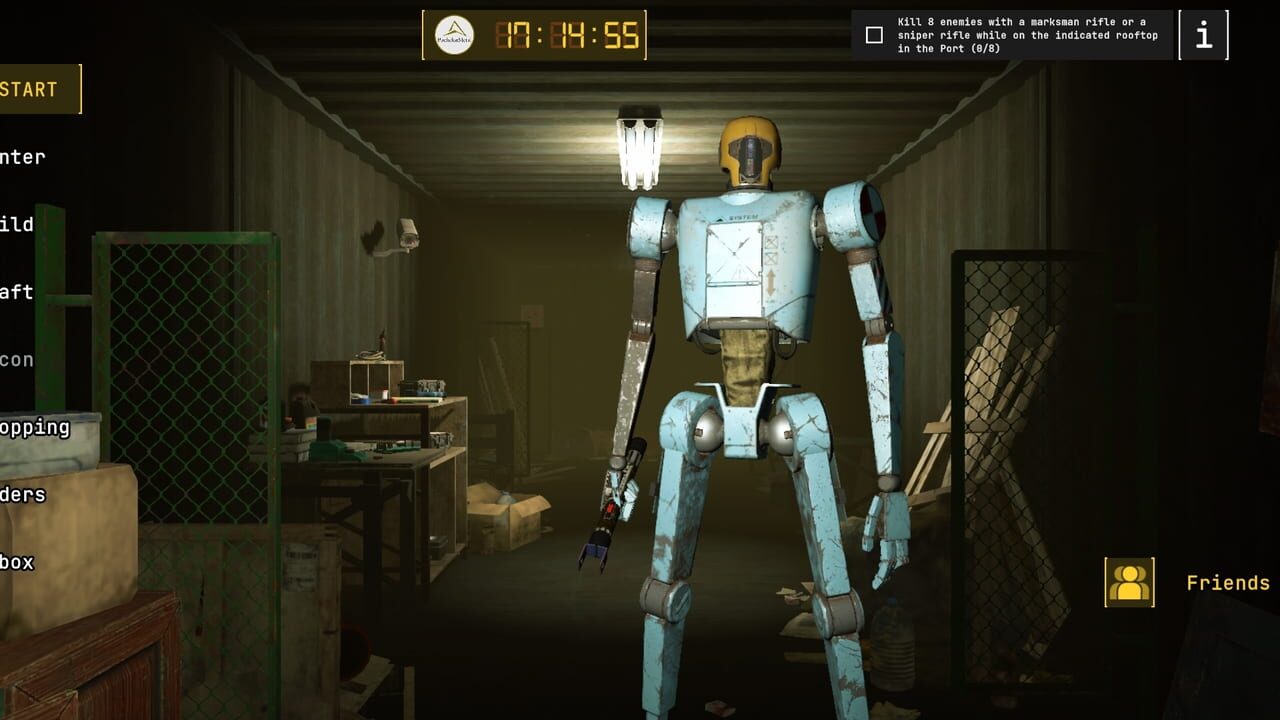1280x720 pixels.
Task: Check the rooftop kill challenge checkbox
Action: point(873,34)
